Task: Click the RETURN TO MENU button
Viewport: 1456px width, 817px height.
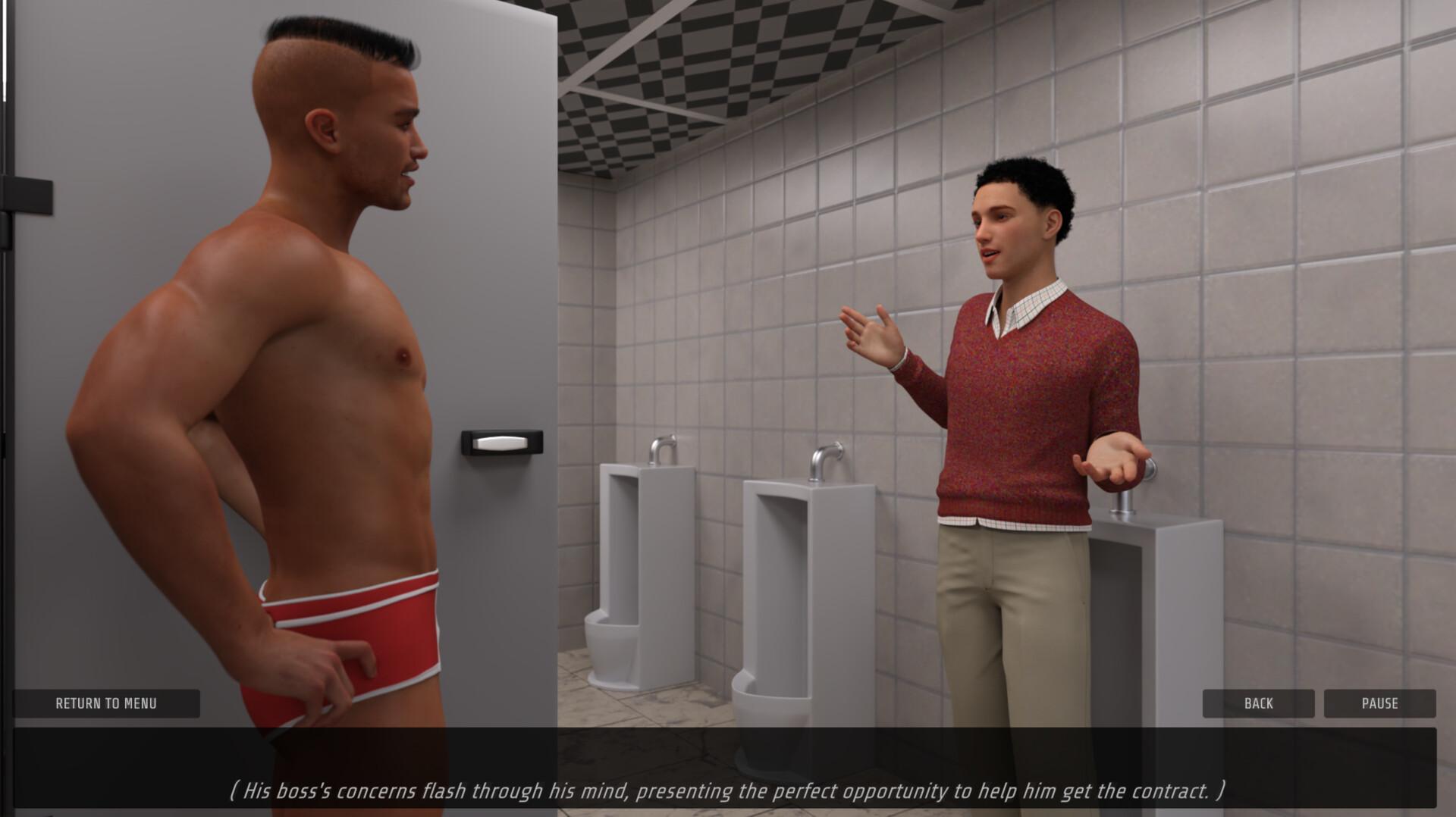Action: tap(106, 703)
